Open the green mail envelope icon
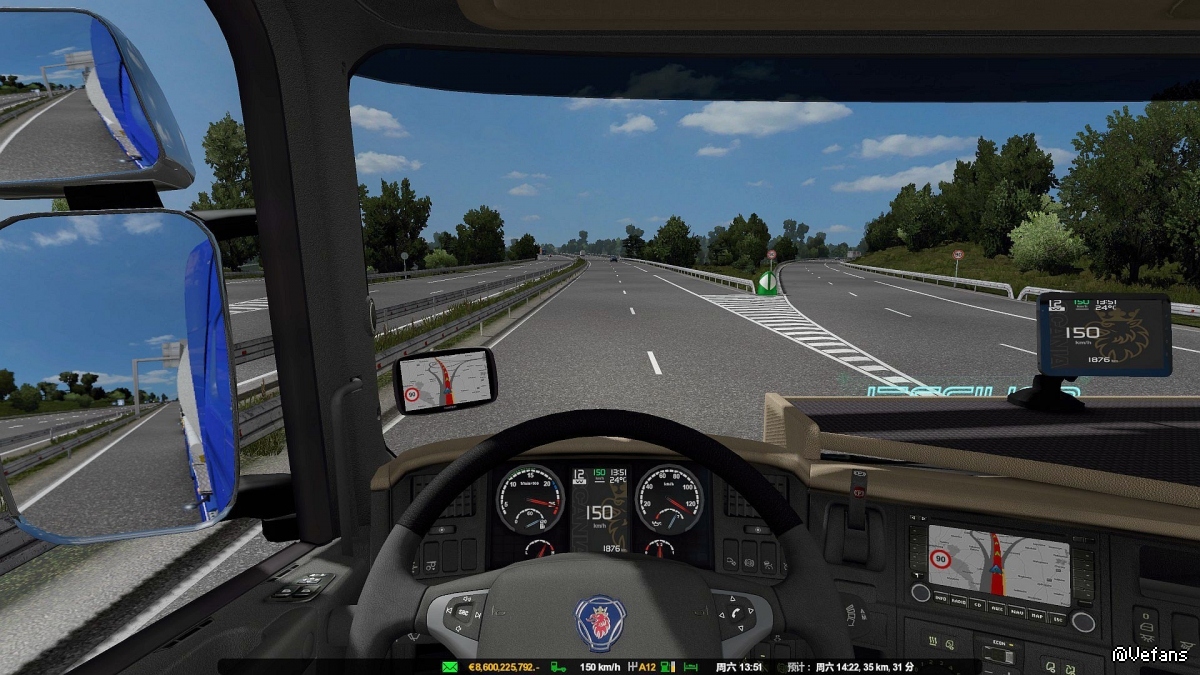 coord(448,667)
